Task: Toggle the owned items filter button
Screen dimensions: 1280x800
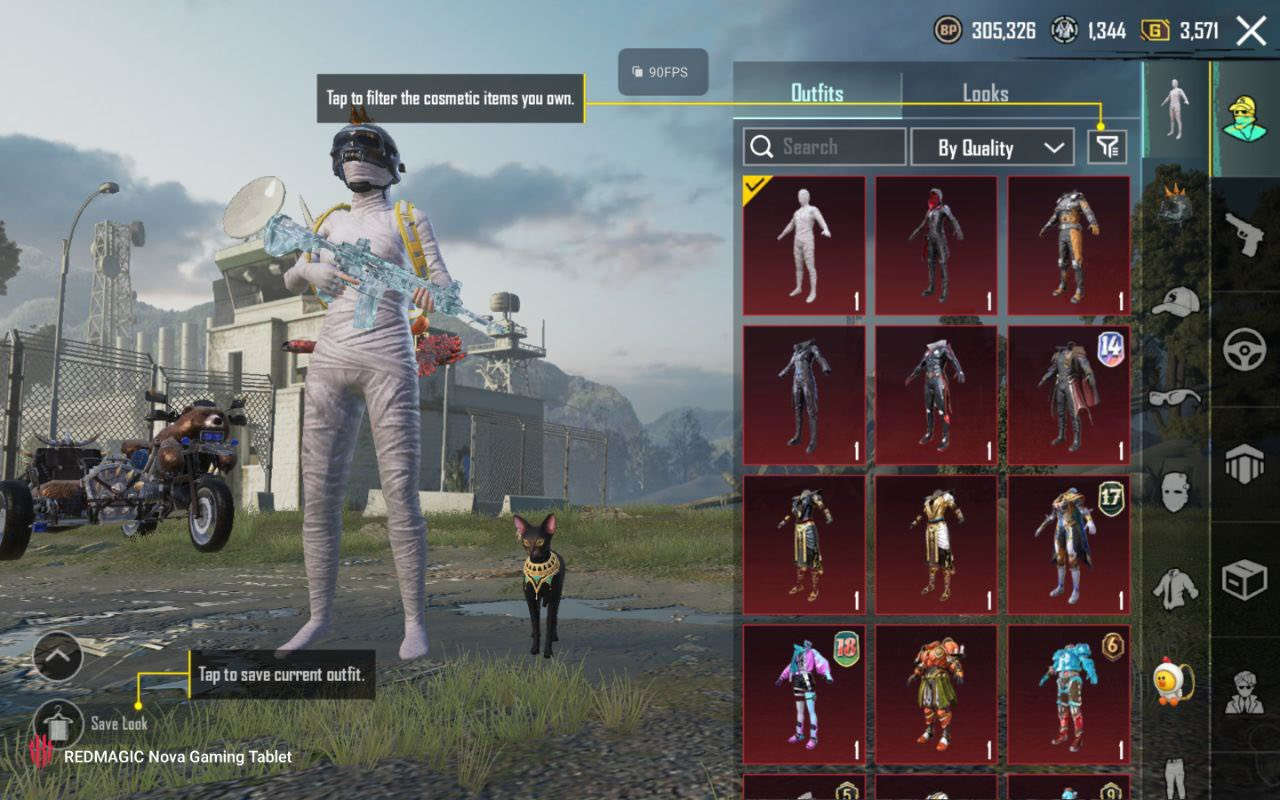Action: (x=1107, y=148)
